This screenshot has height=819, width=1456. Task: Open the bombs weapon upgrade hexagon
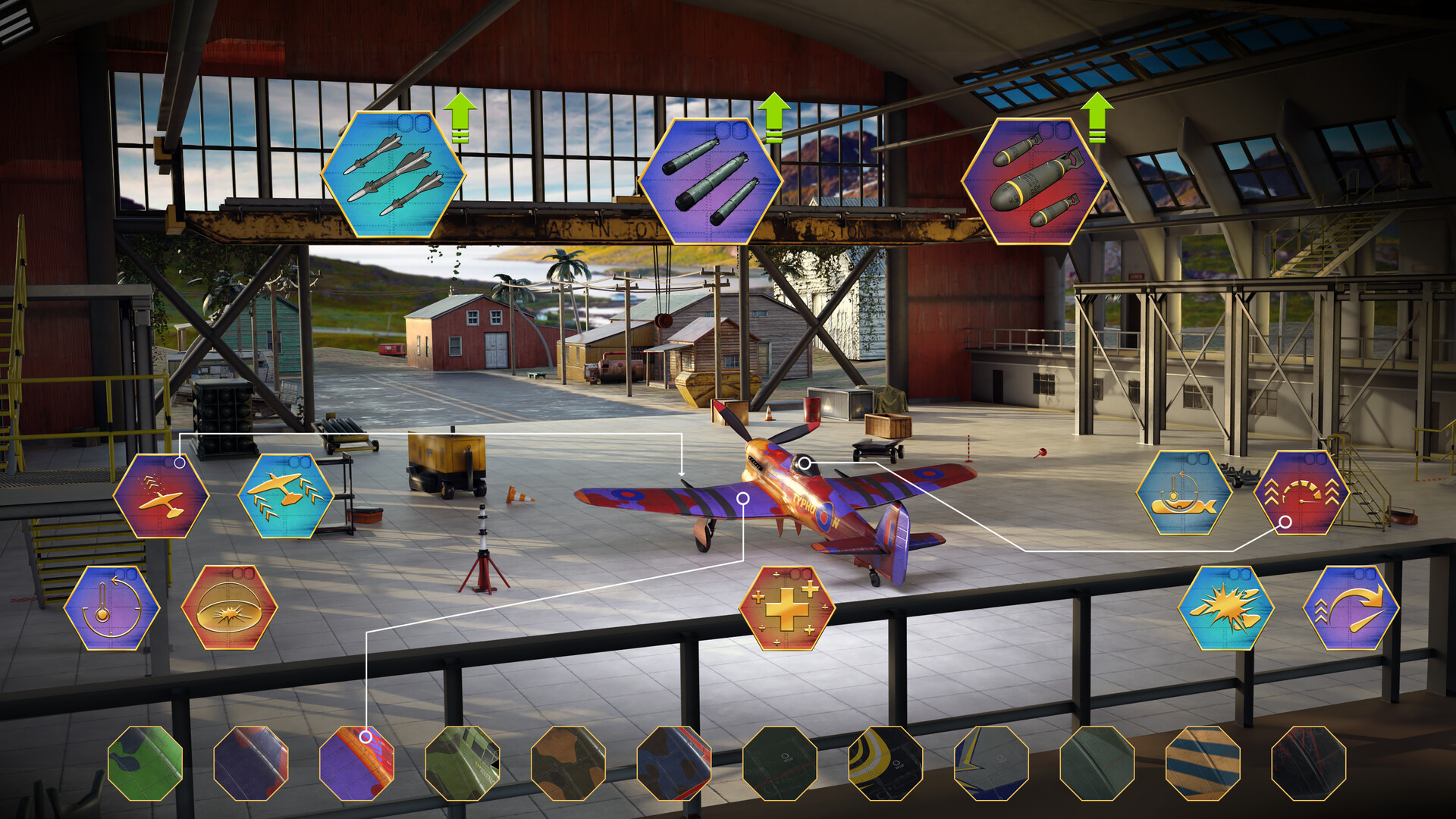click(x=1032, y=180)
